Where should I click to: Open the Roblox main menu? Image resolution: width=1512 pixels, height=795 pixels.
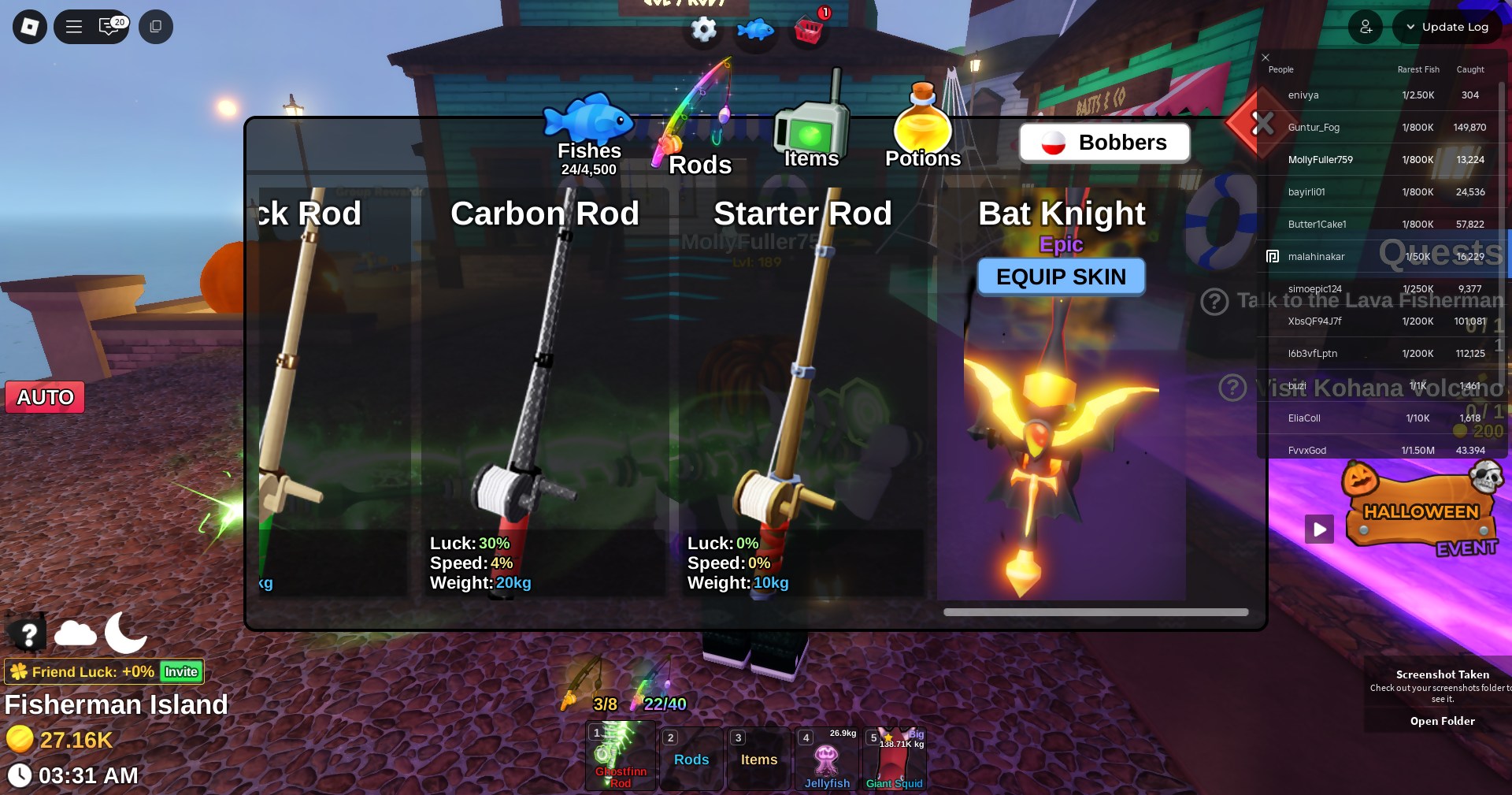(30, 27)
